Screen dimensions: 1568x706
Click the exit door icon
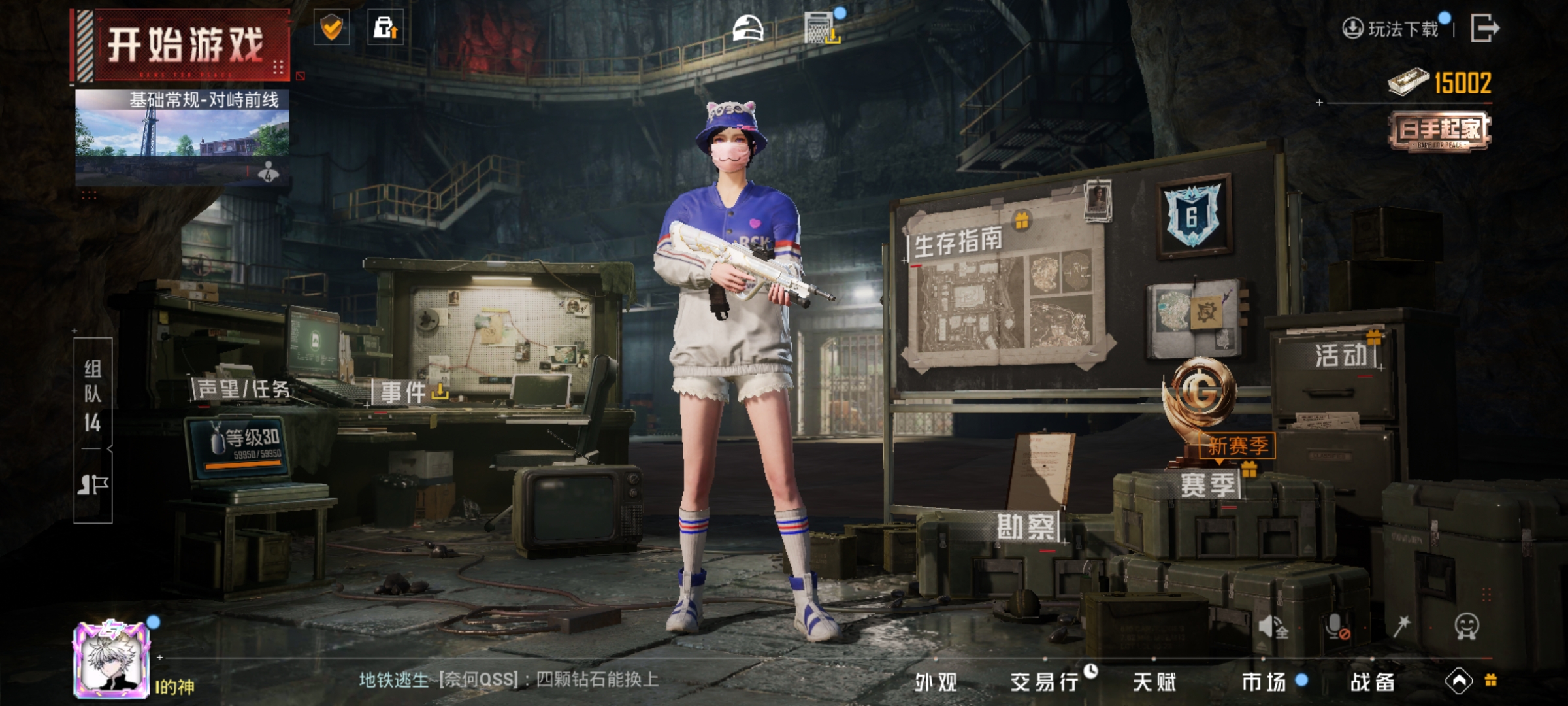(1484, 28)
